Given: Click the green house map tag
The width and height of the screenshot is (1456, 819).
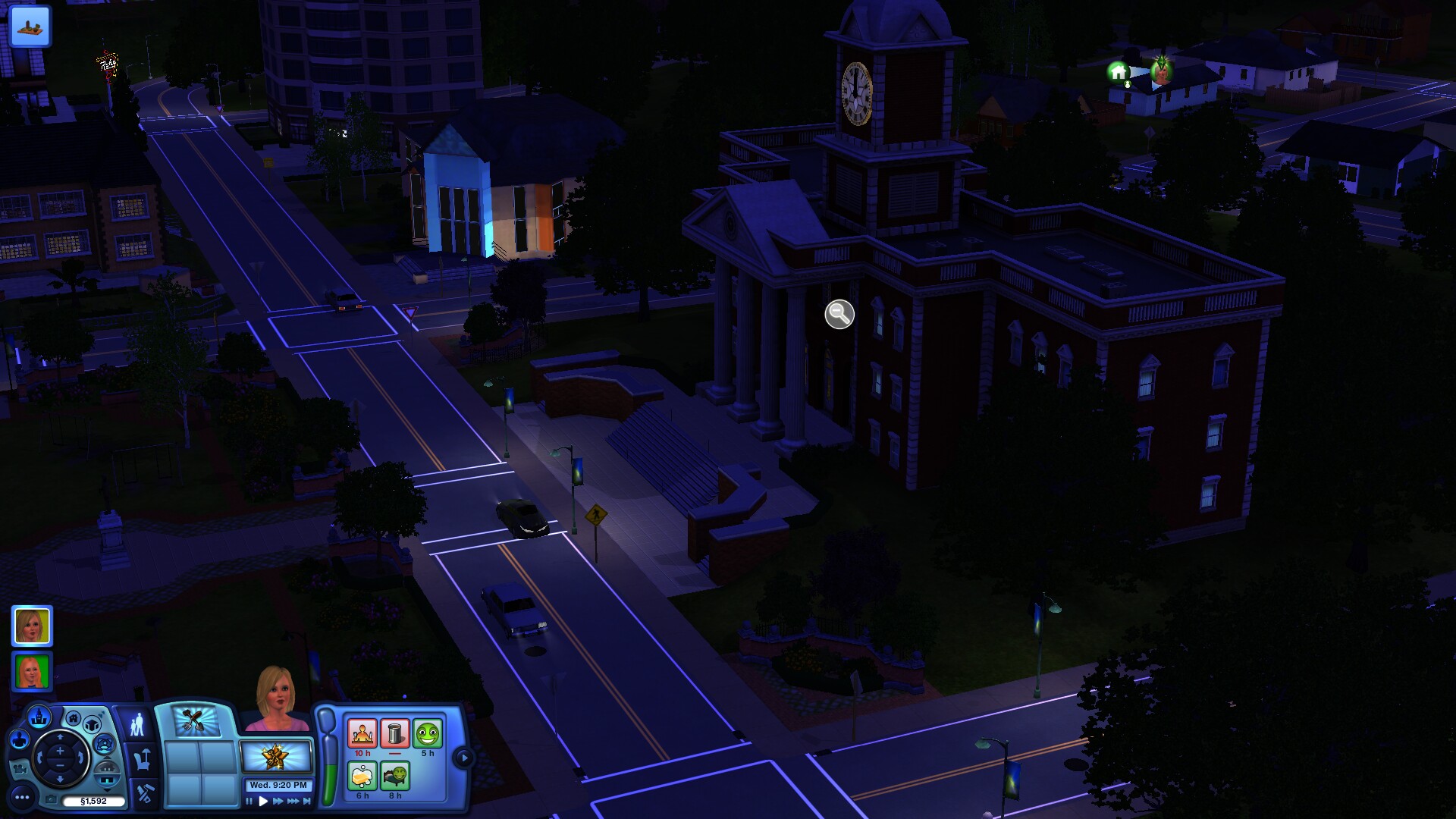Looking at the screenshot, I should (1118, 72).
